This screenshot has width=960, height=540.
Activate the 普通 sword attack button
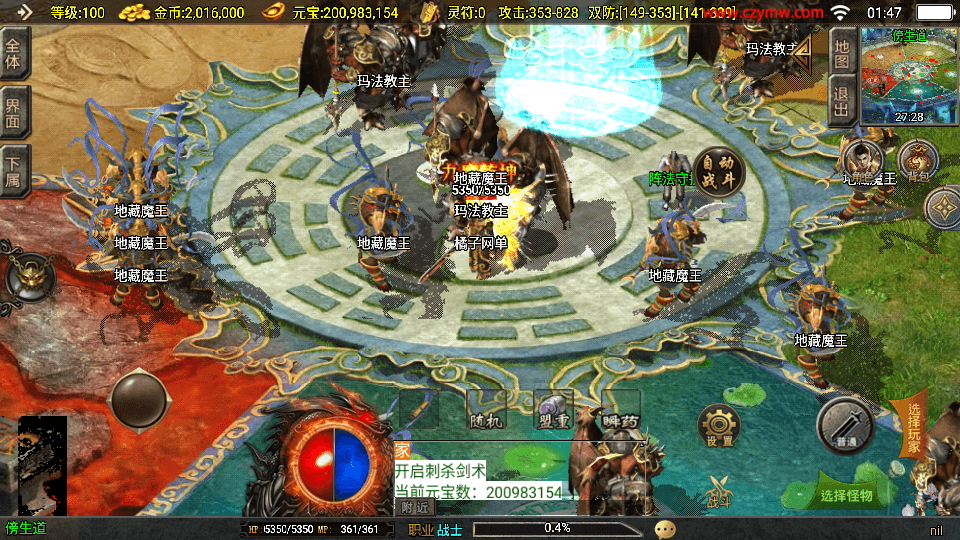(x=846, y=426)
